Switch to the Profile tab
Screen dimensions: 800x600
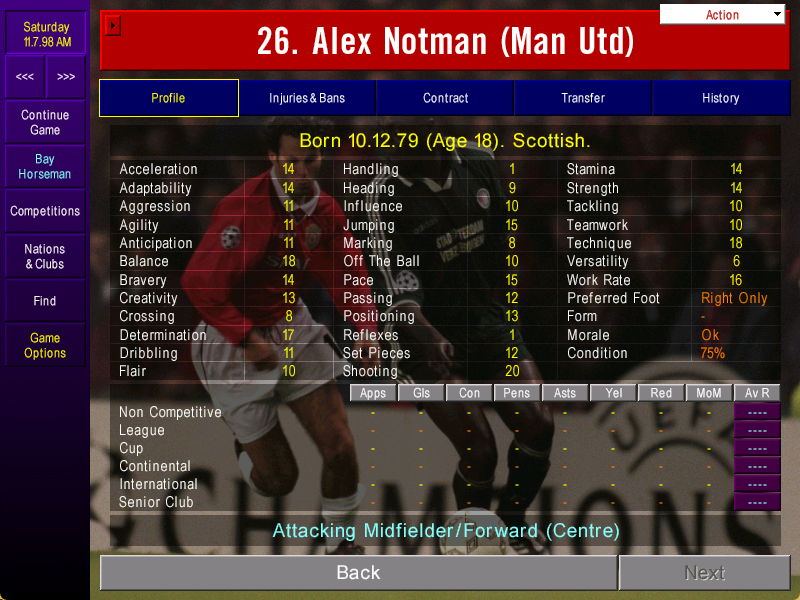coord(168,98)
